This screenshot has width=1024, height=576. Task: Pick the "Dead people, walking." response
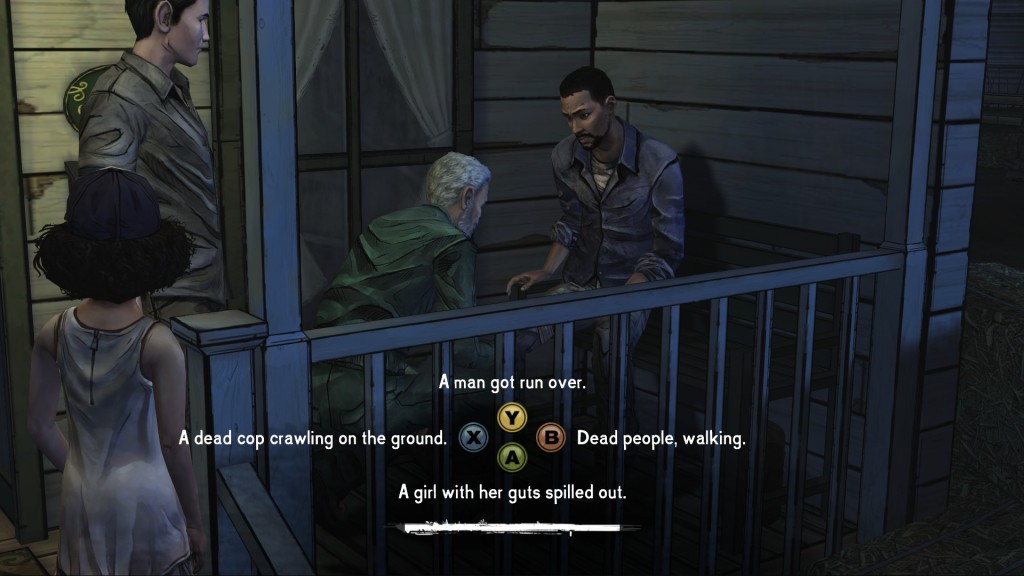(661, 438)
